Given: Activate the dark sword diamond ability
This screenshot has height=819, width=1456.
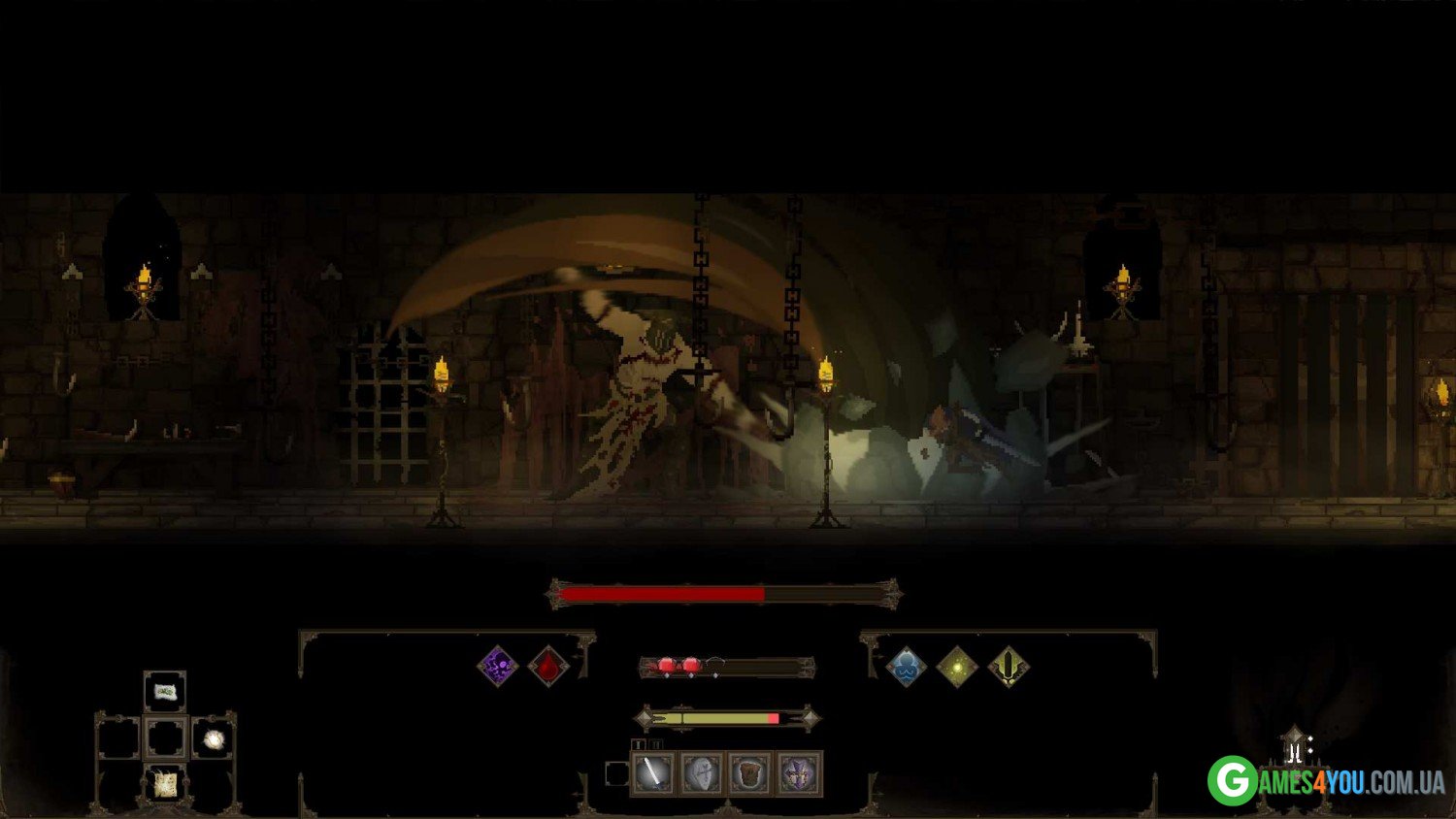Looking at the screenshot, I should tap(1008, 667).
